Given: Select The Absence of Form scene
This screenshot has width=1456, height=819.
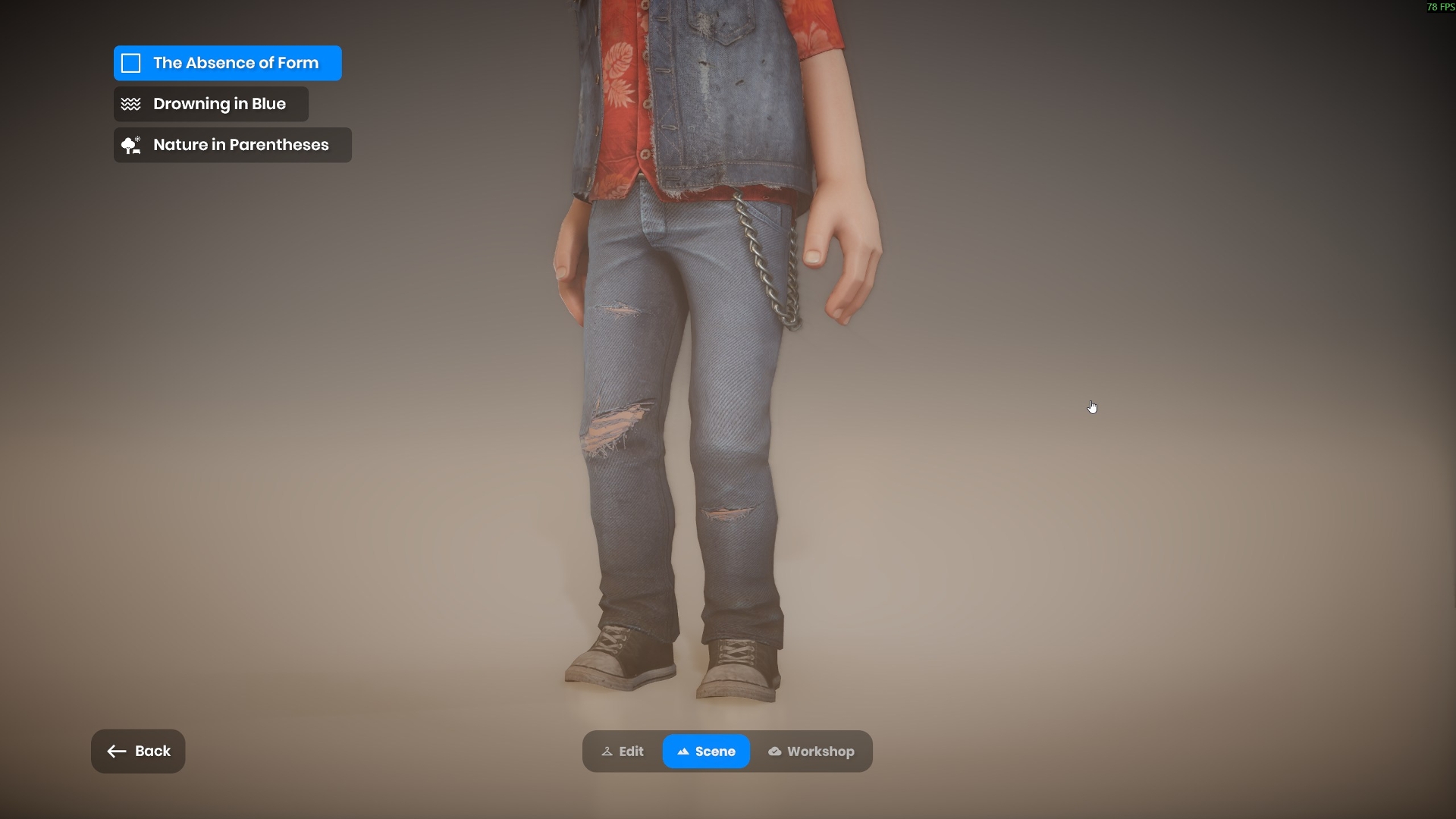Looking at the screenshot, I should (x=227, y=63).
